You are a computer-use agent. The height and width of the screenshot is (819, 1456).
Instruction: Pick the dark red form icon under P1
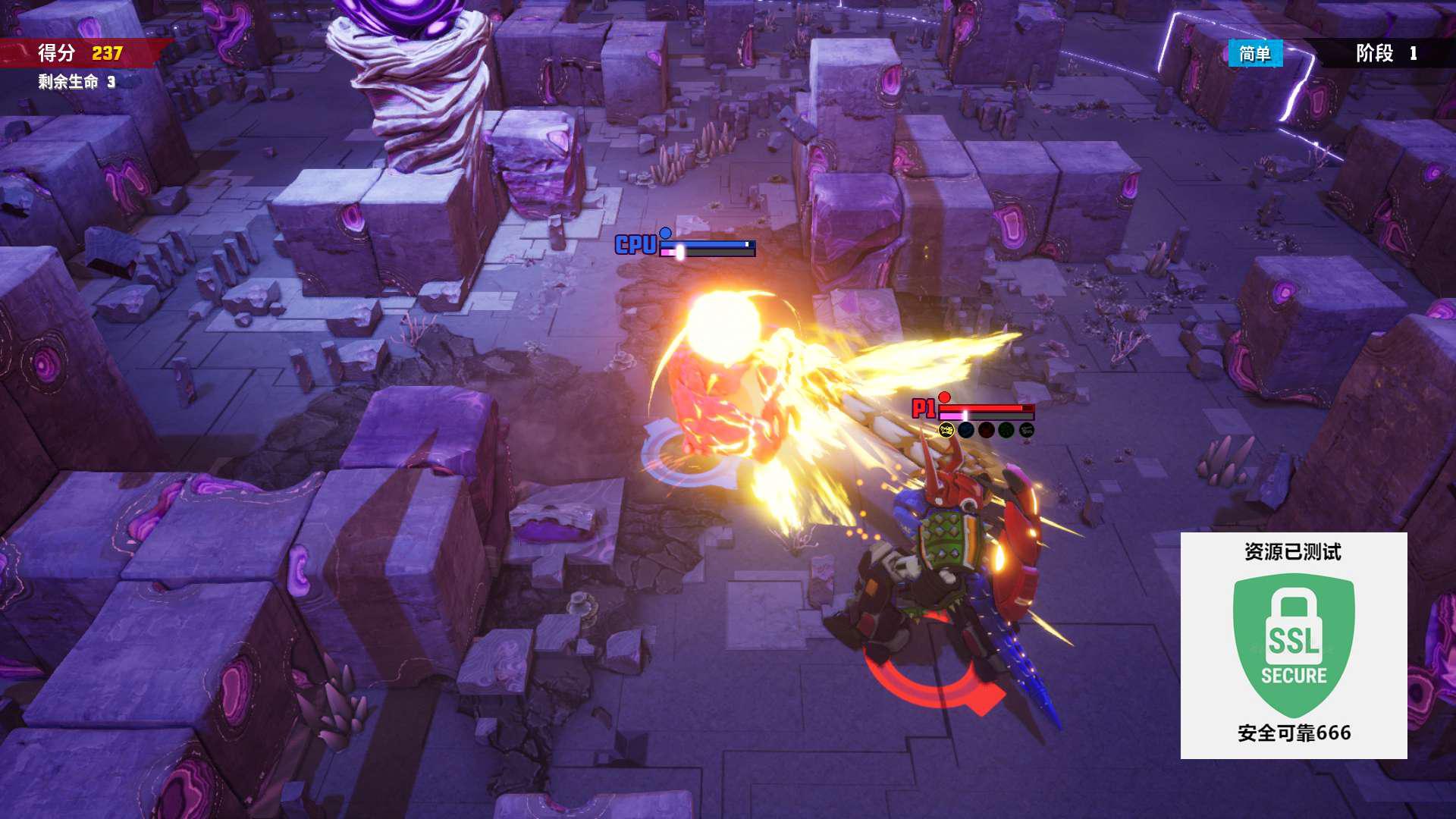[x=986, y=431]
